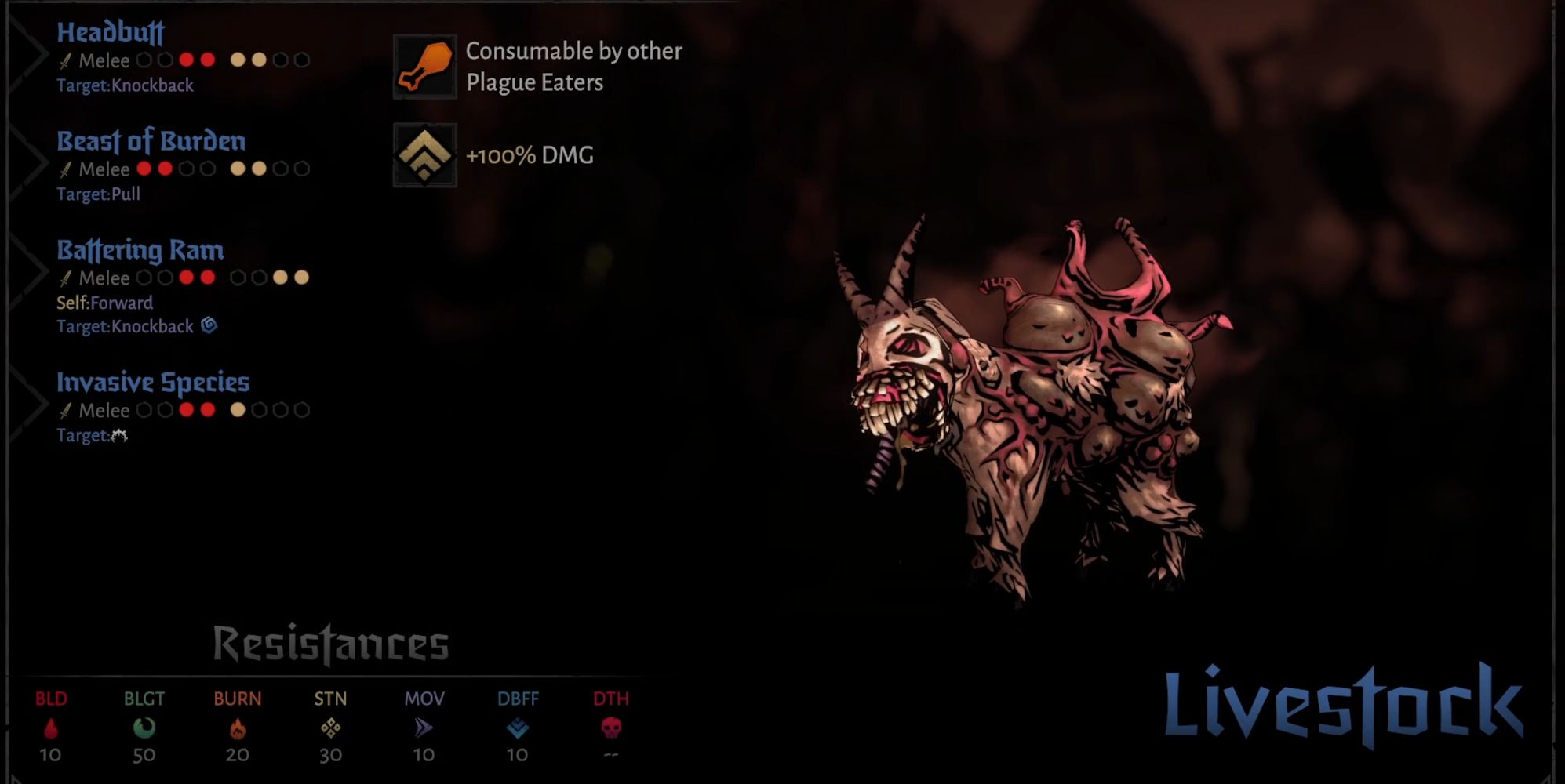Select the move resistance arrow icon
This screenshot has width=1565, height=784.
(x=424, y=729)
